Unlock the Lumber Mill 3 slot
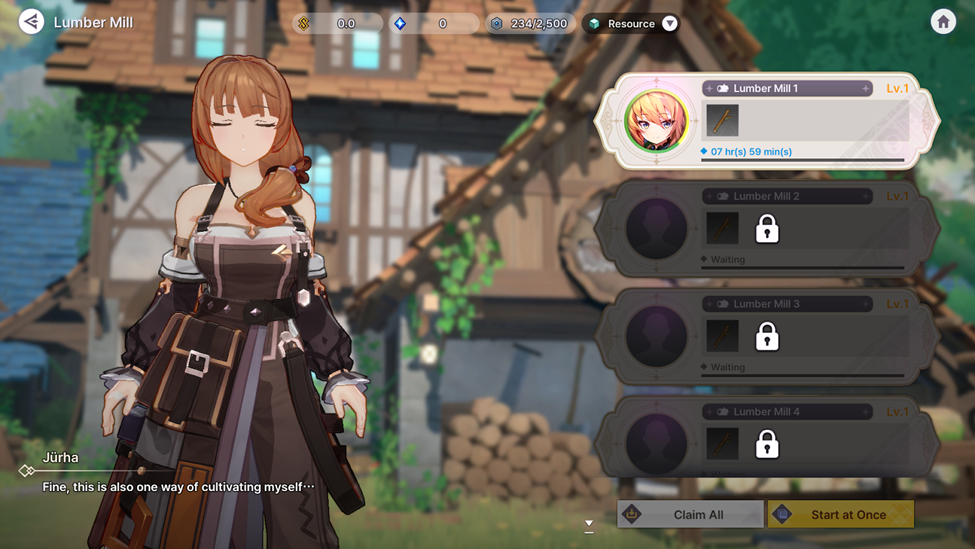975x549 pixels. [767, 337]
